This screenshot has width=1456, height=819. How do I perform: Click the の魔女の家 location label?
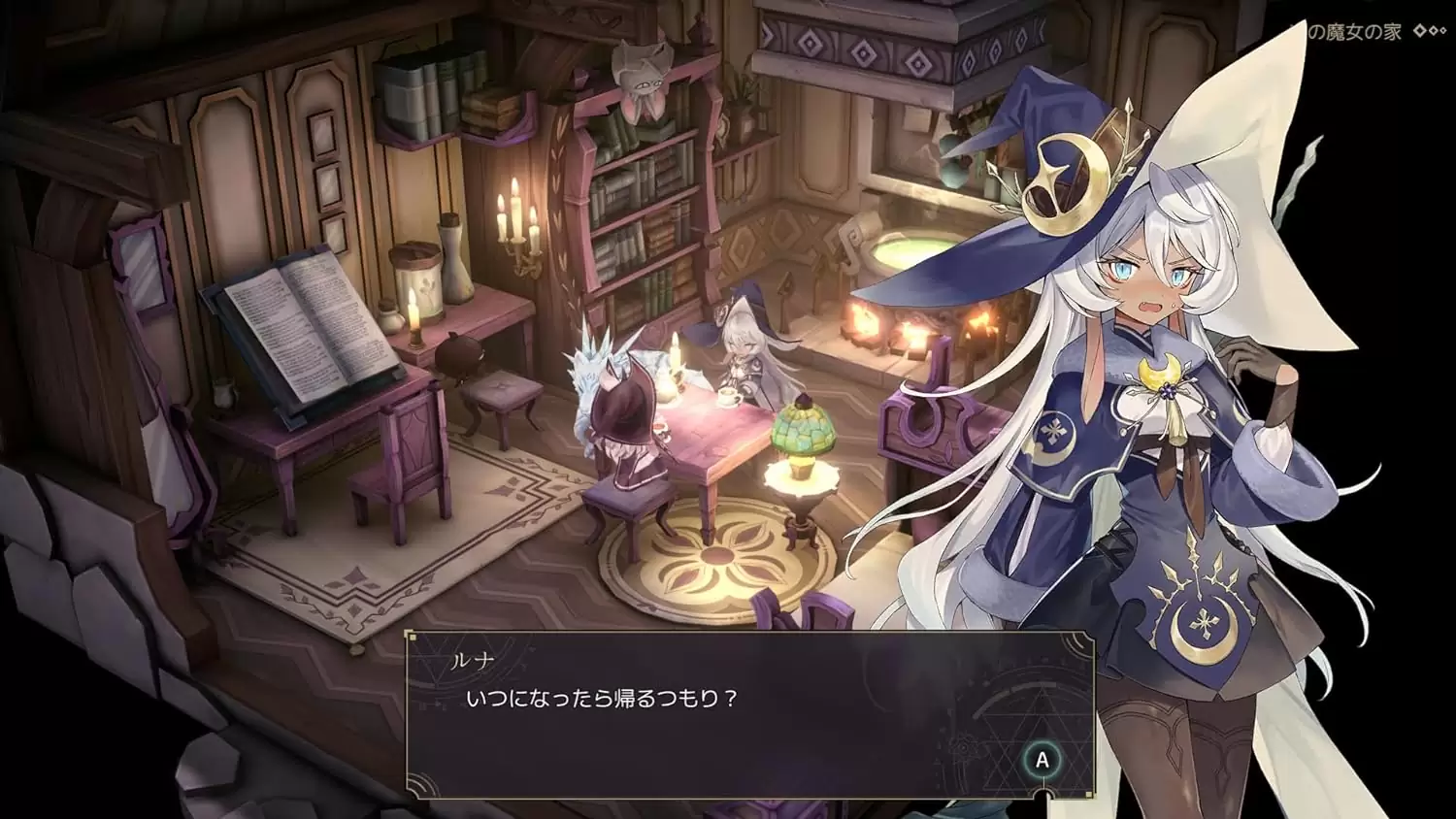[x=1354, y=29]
